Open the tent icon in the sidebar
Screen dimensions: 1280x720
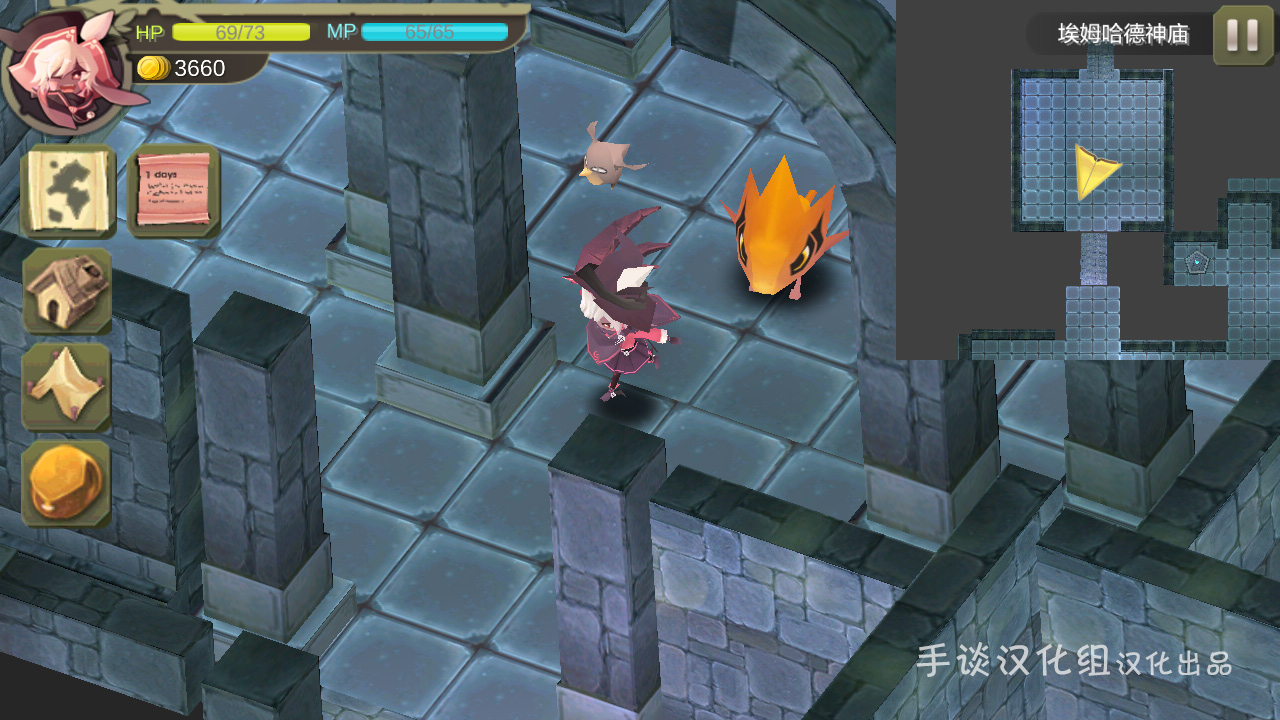[66, 385]
